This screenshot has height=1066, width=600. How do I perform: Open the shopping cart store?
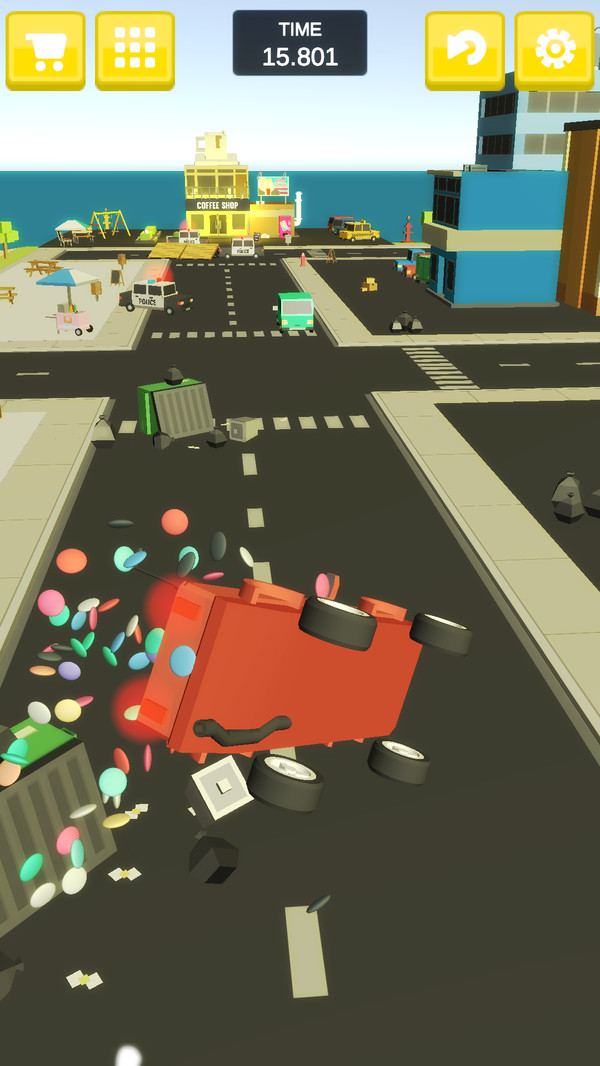45,49
